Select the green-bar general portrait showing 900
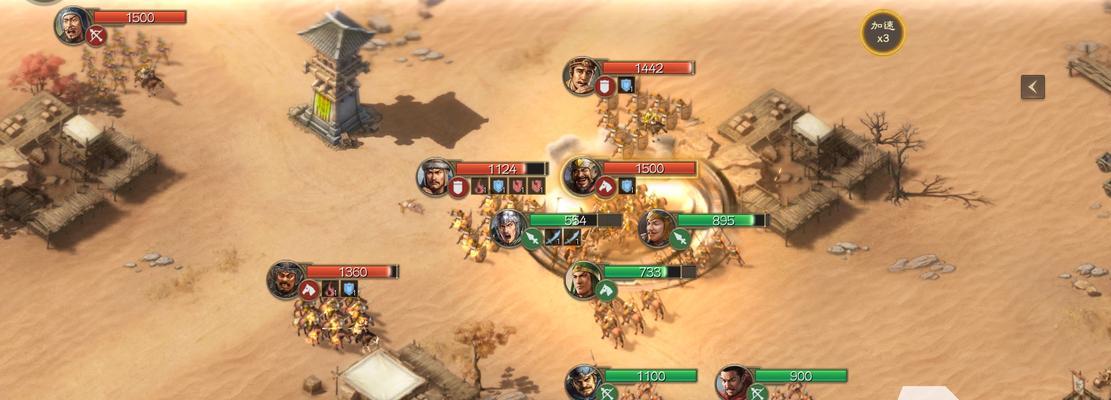The width and height of the screenshot is (1111, 400). 734,382
